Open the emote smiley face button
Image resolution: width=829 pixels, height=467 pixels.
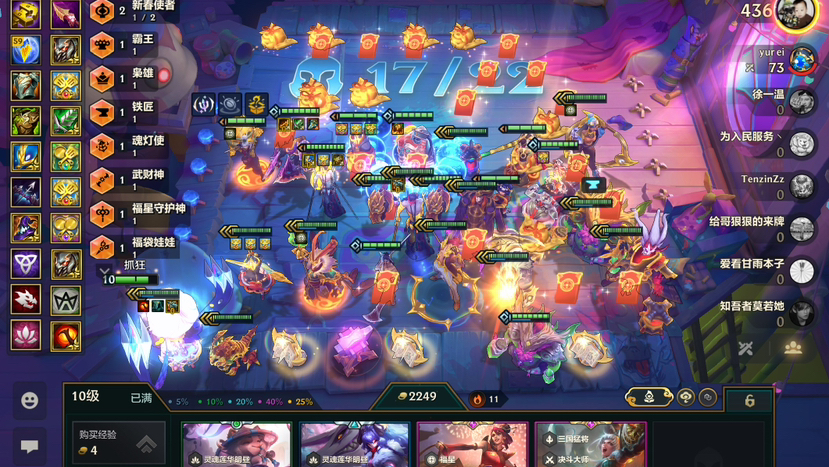coord(29,400)
